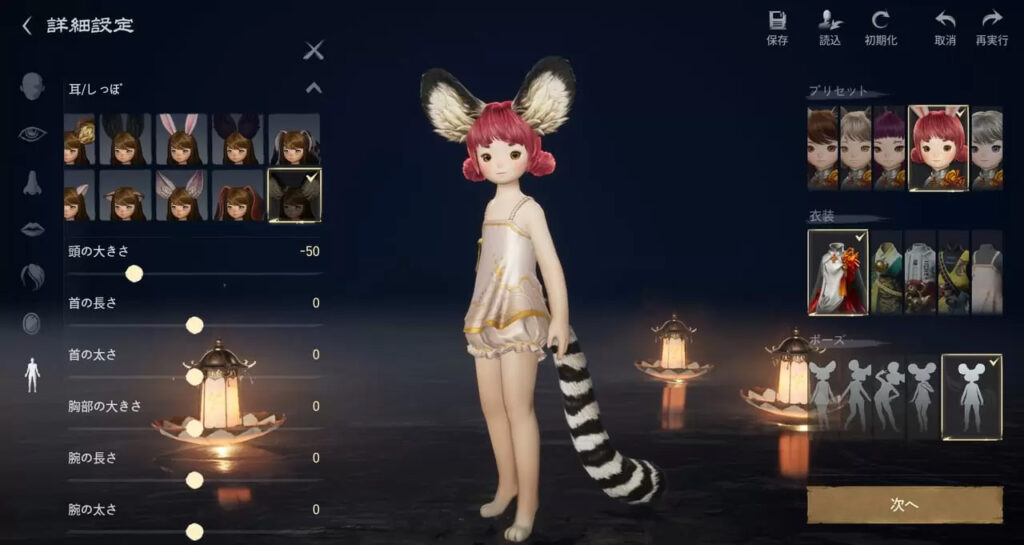Open the lips customization tab
1024x545 pixels.
pos(32,228)
